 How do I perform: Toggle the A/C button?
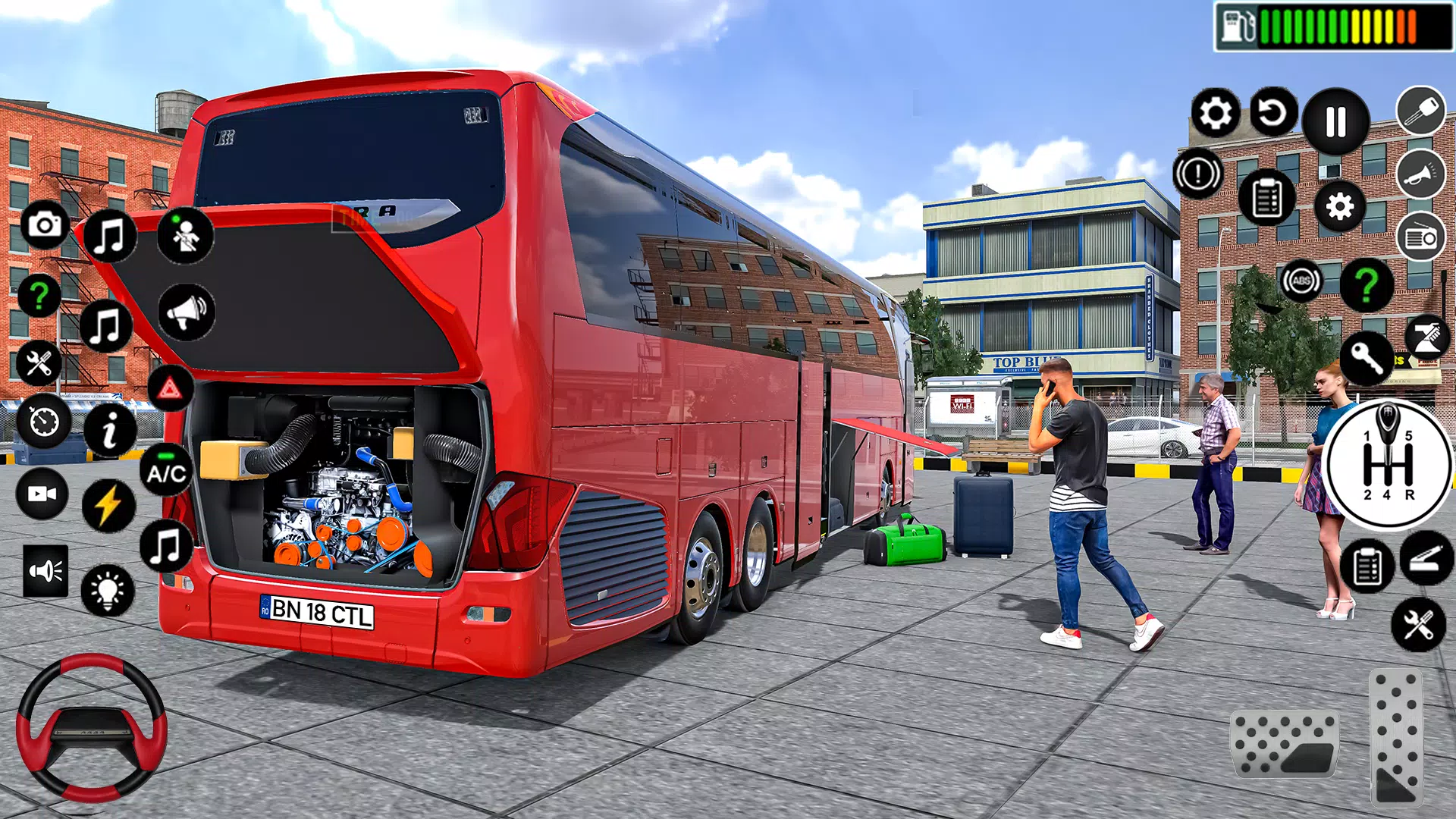pos(167,472)
